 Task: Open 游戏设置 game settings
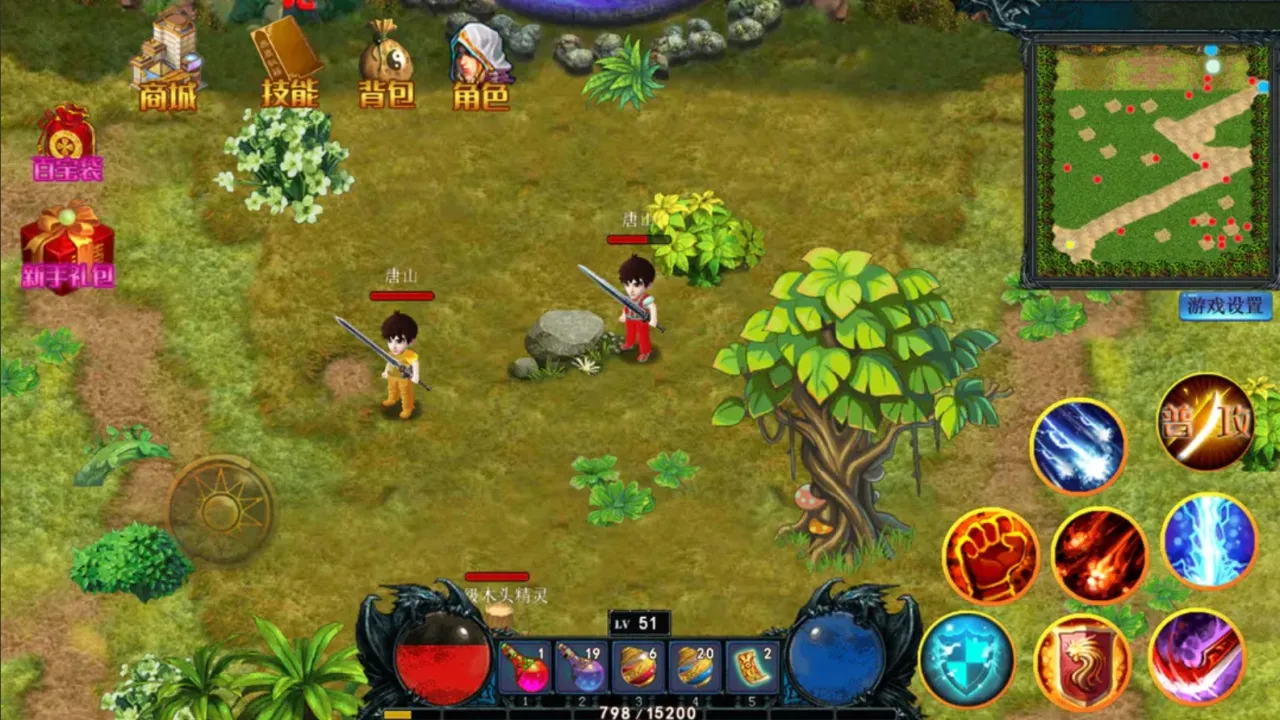coord(1225,306)
